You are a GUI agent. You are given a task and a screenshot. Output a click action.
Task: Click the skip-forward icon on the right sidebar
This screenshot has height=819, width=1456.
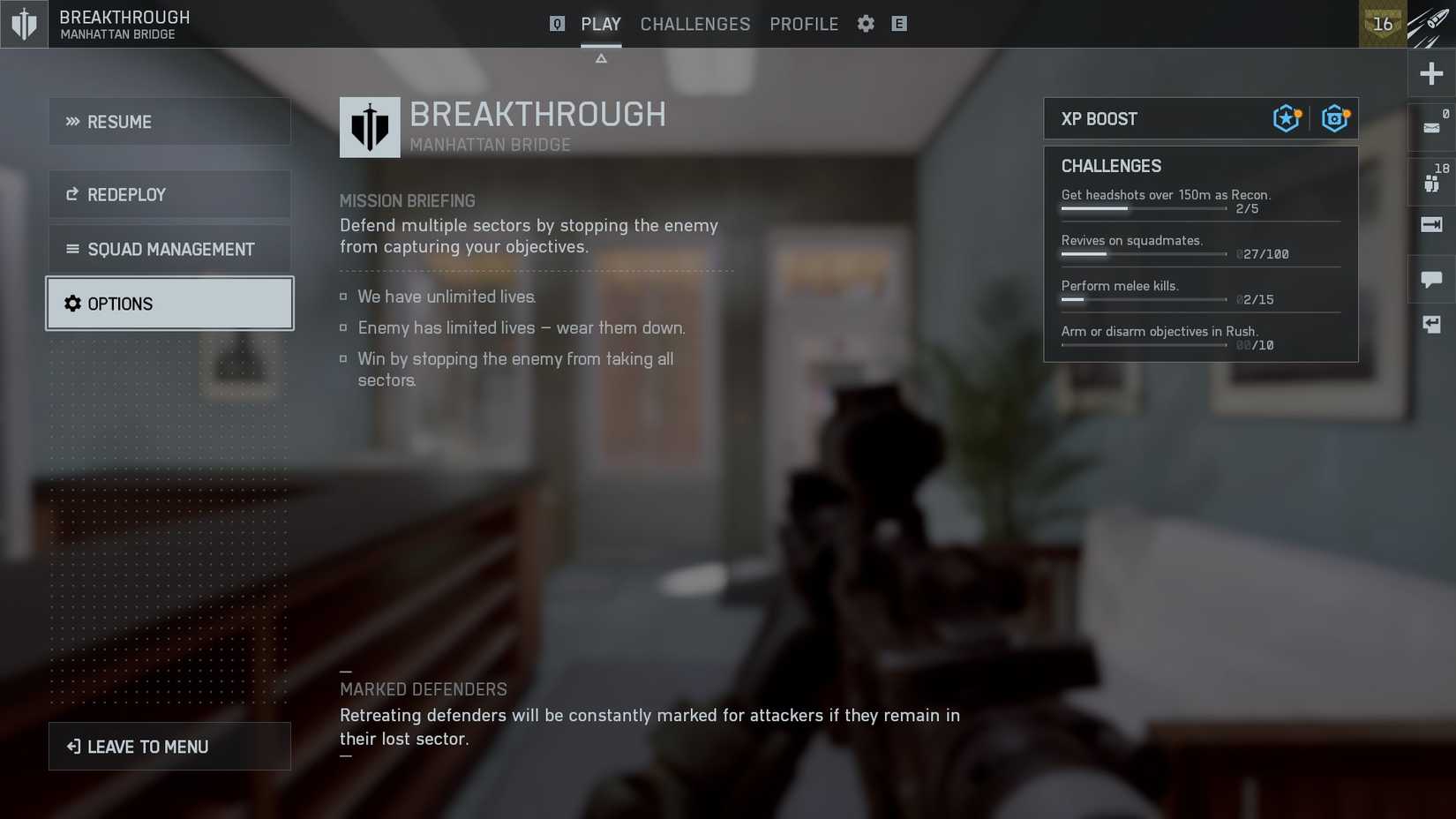pos(1430,225)
